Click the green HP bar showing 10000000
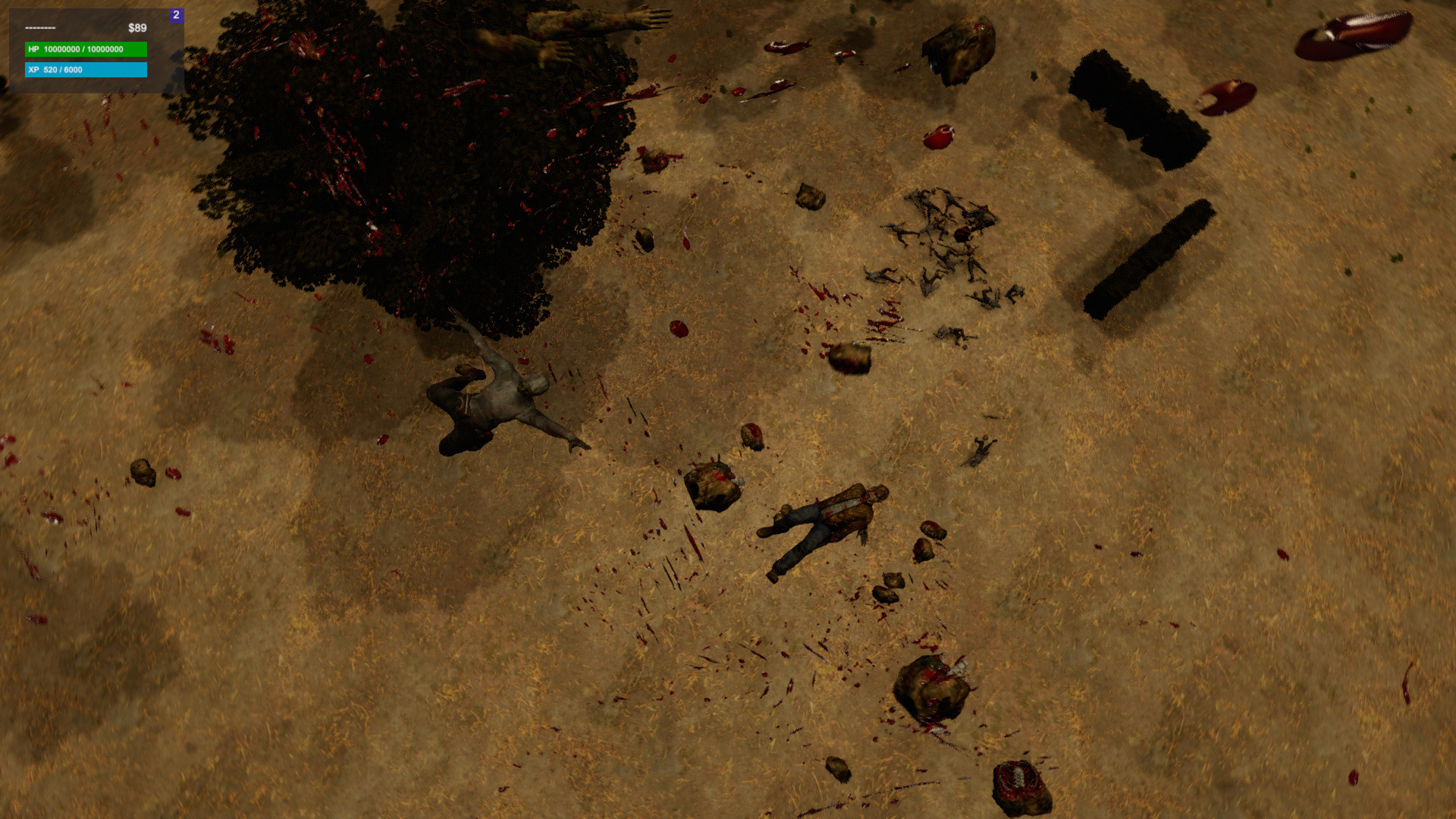 (85, 50)
